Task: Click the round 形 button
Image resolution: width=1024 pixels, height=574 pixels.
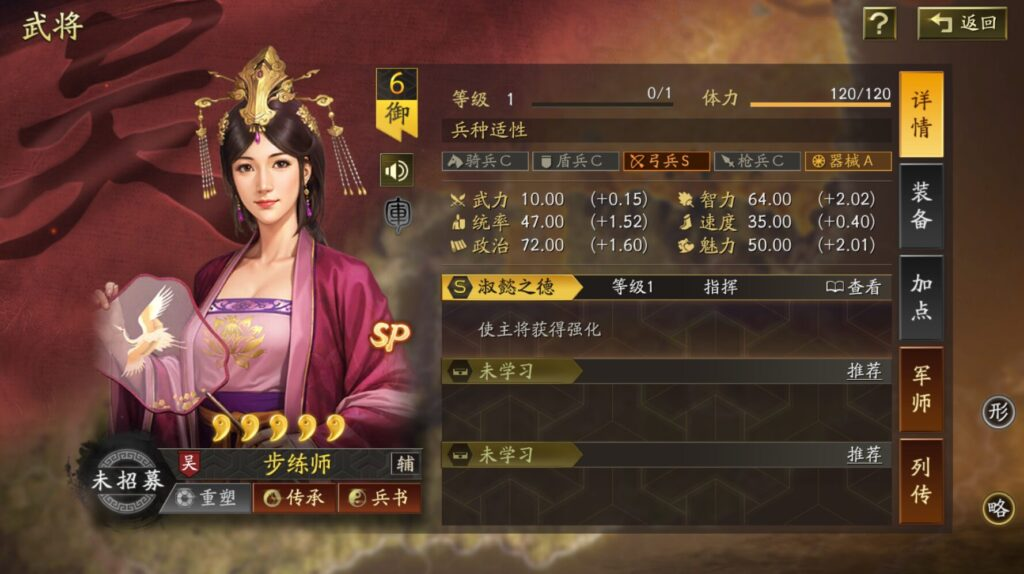Action: (x=997, y=411)
